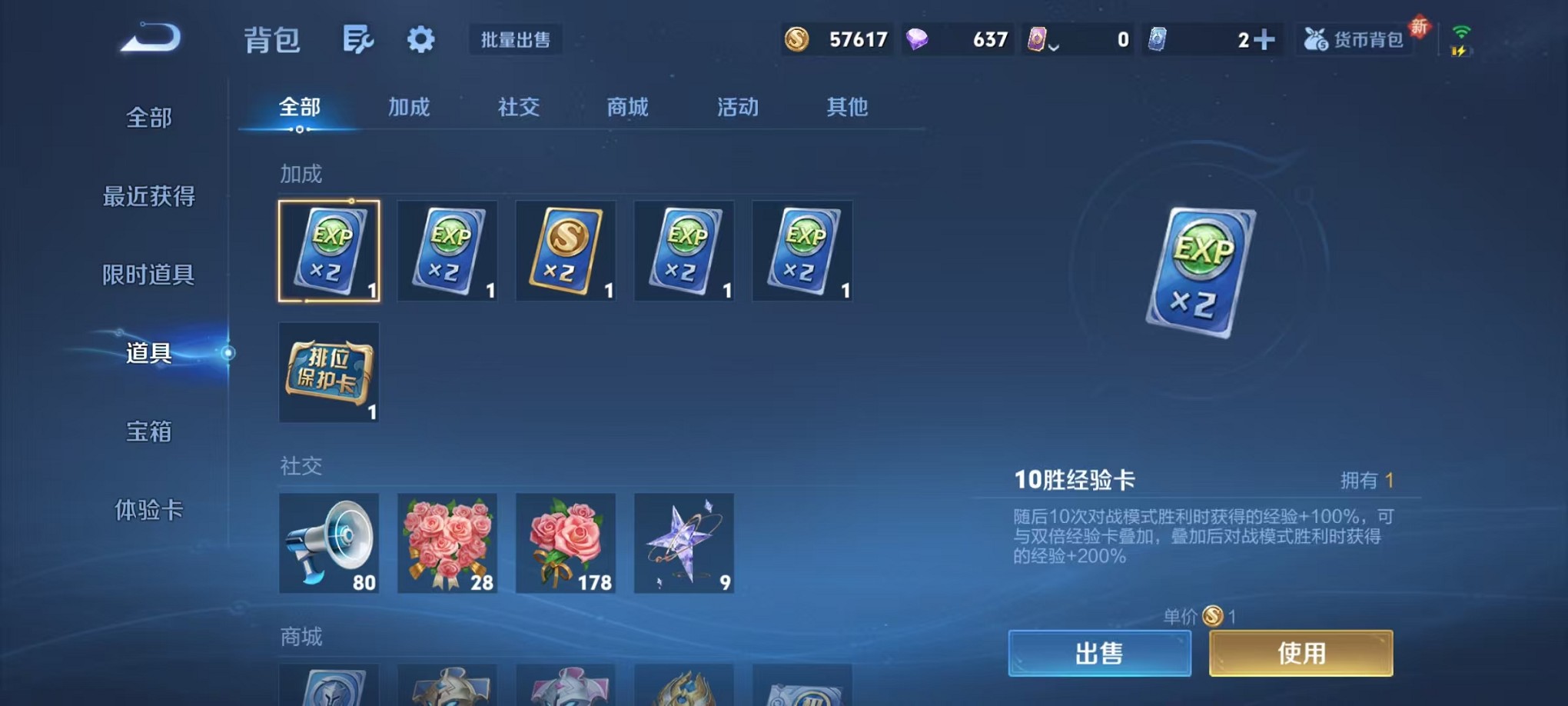Switch to the 其他 tab
Screen dimensions: 1568x706
coord(847,108)
